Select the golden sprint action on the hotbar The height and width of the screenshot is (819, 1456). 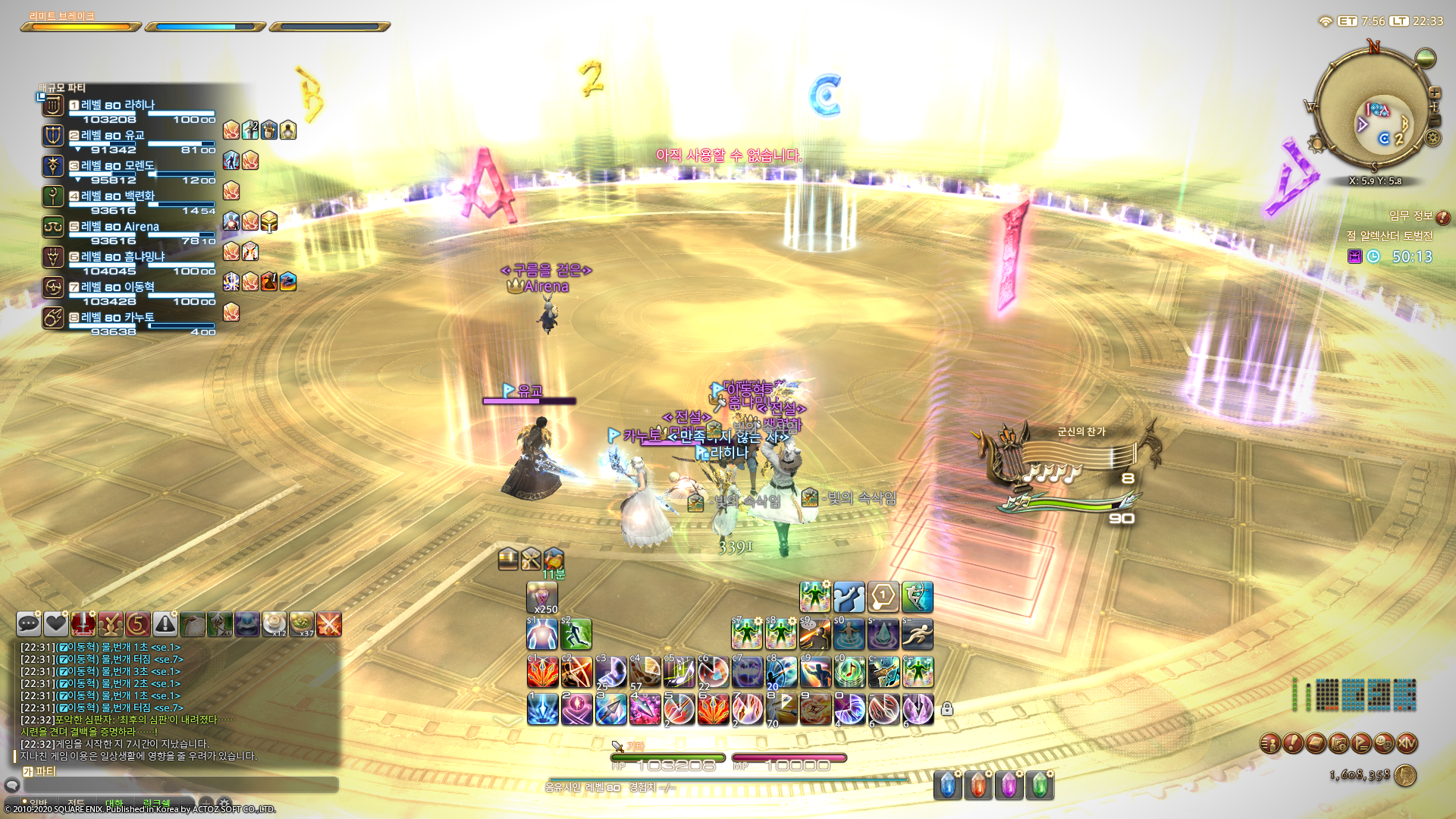tap(918, 635)
